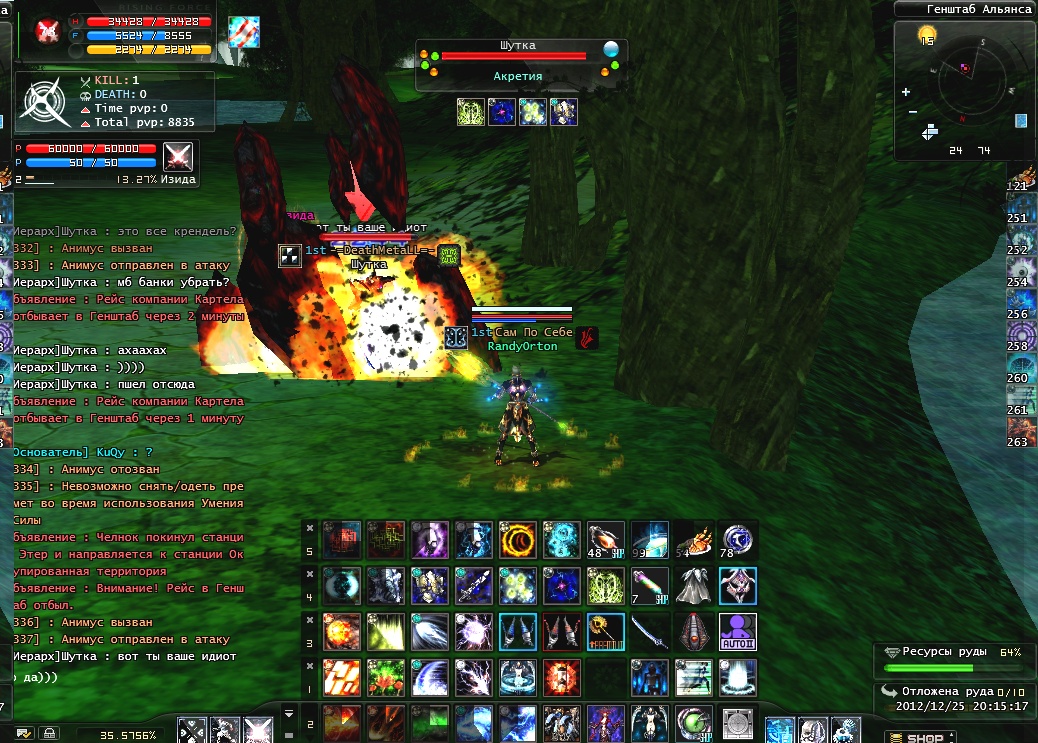
Task: Click the green spiral target buff icon
Action: [471, 112]
